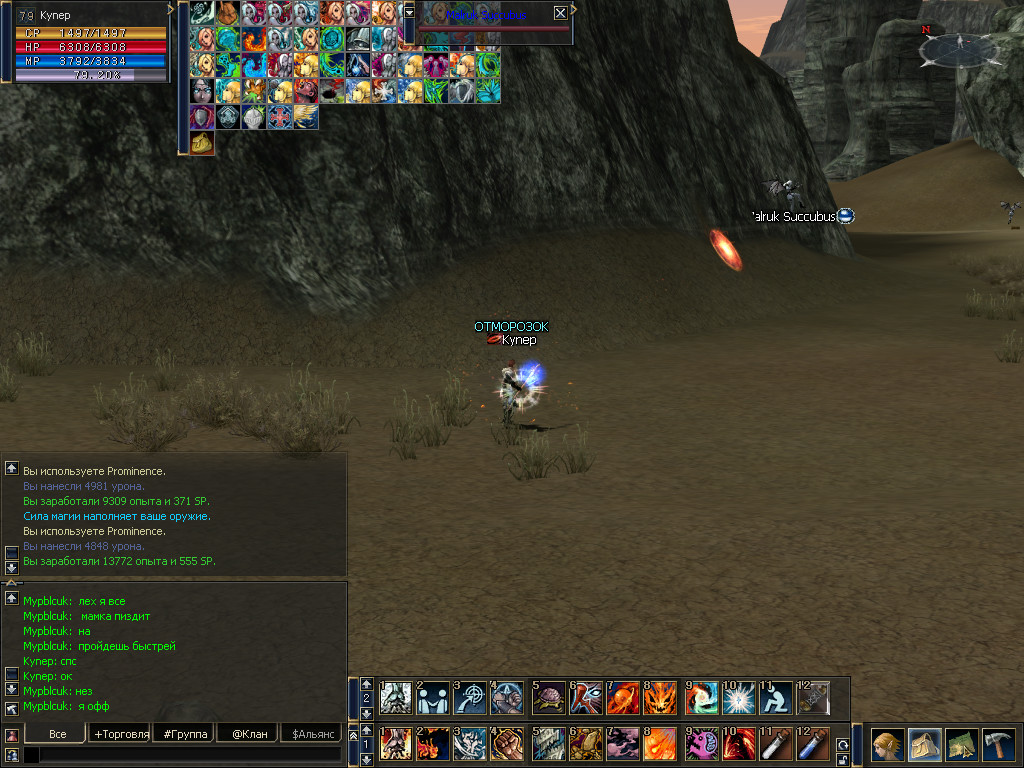Use the blue mana potion slot
This screenshot has width=1024, height=768.
pos(813,744)
